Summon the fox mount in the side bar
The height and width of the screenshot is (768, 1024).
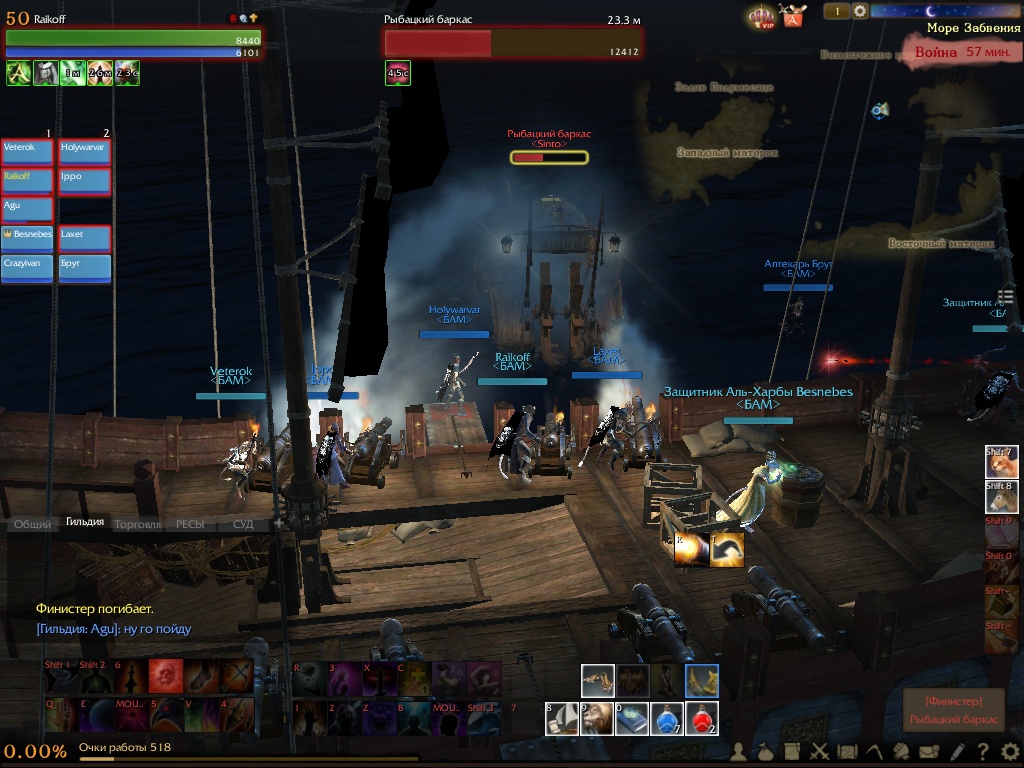1000,462
